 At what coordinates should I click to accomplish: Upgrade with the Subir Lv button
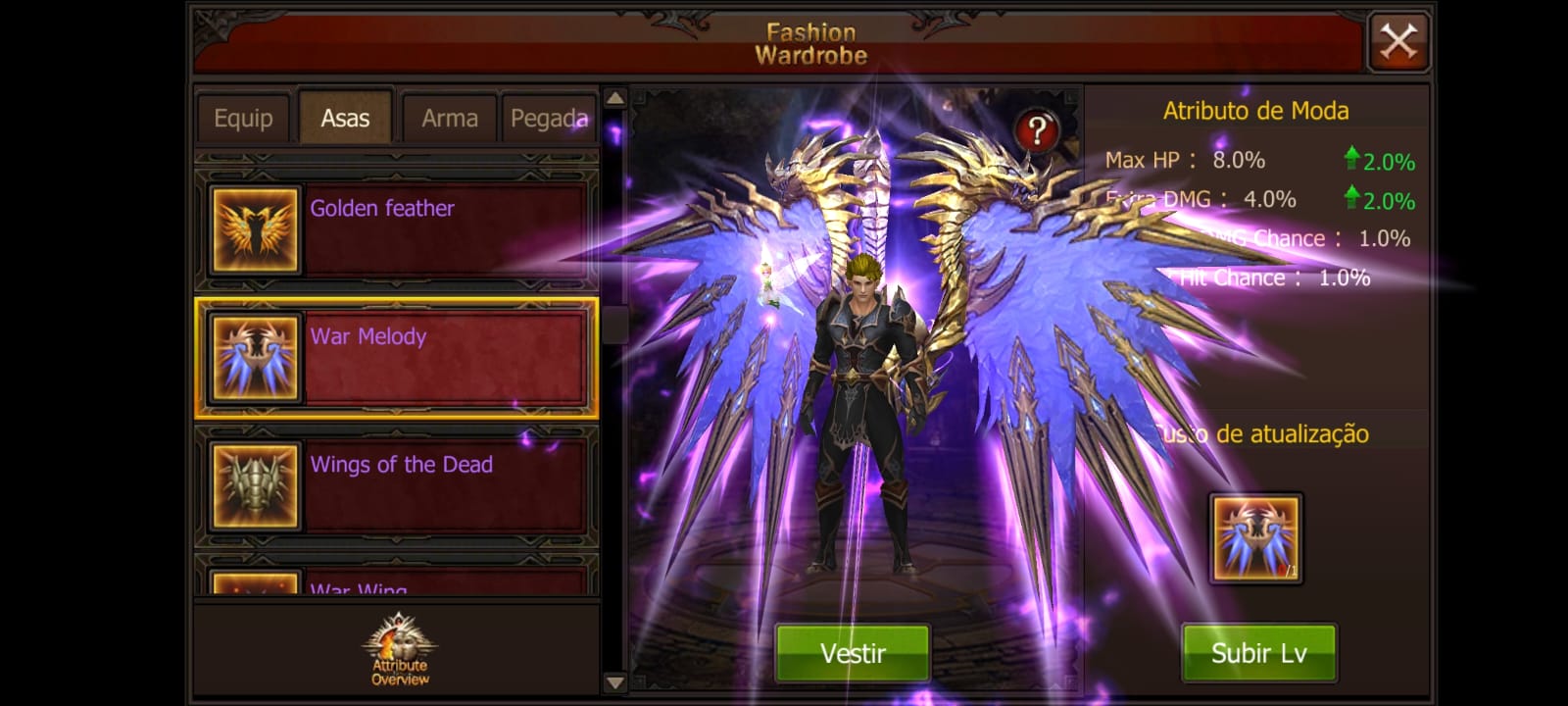(x=1258, y=653)
